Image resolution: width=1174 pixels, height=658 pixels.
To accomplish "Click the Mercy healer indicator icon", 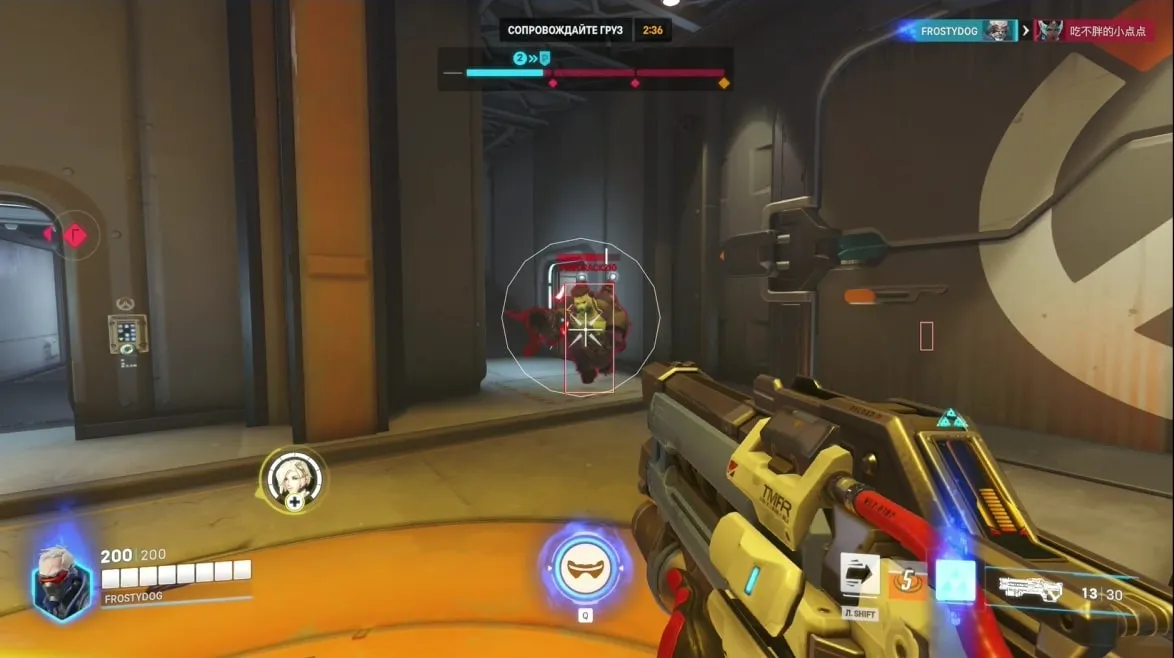I will [x=293, y=480].
